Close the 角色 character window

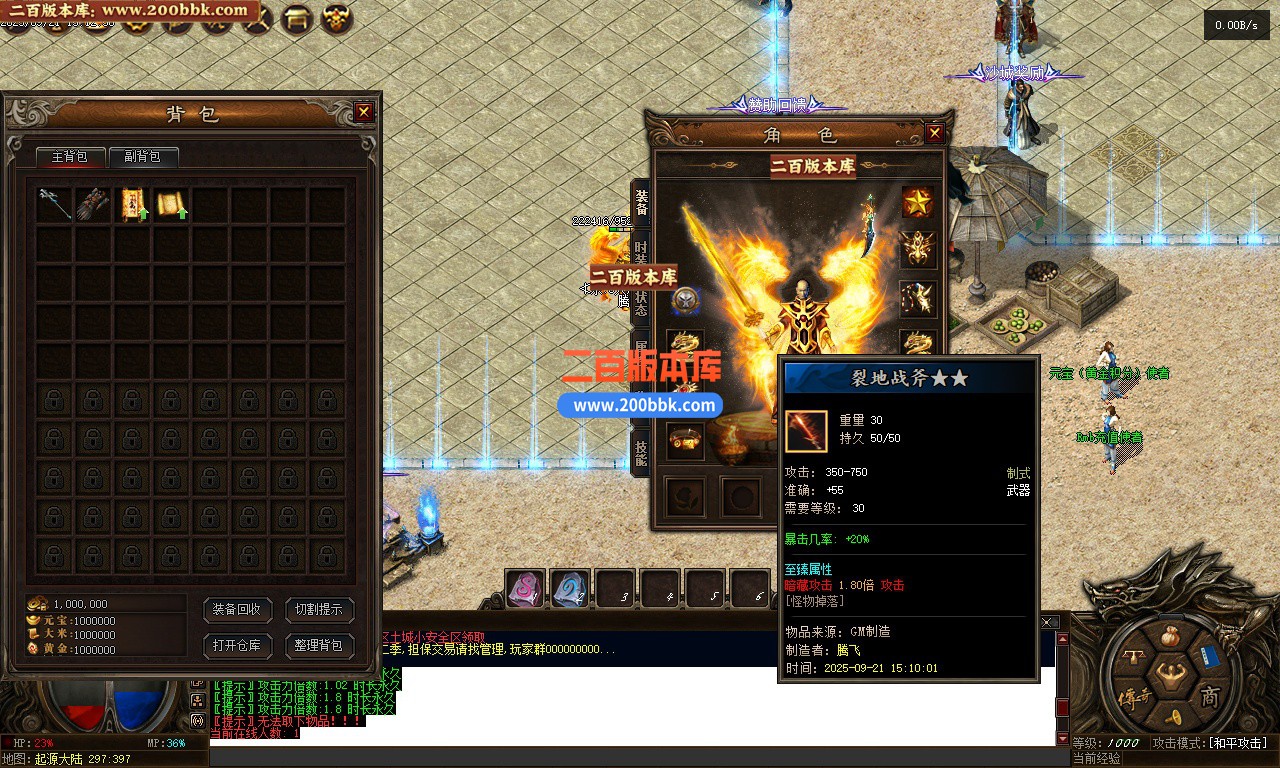935,133
